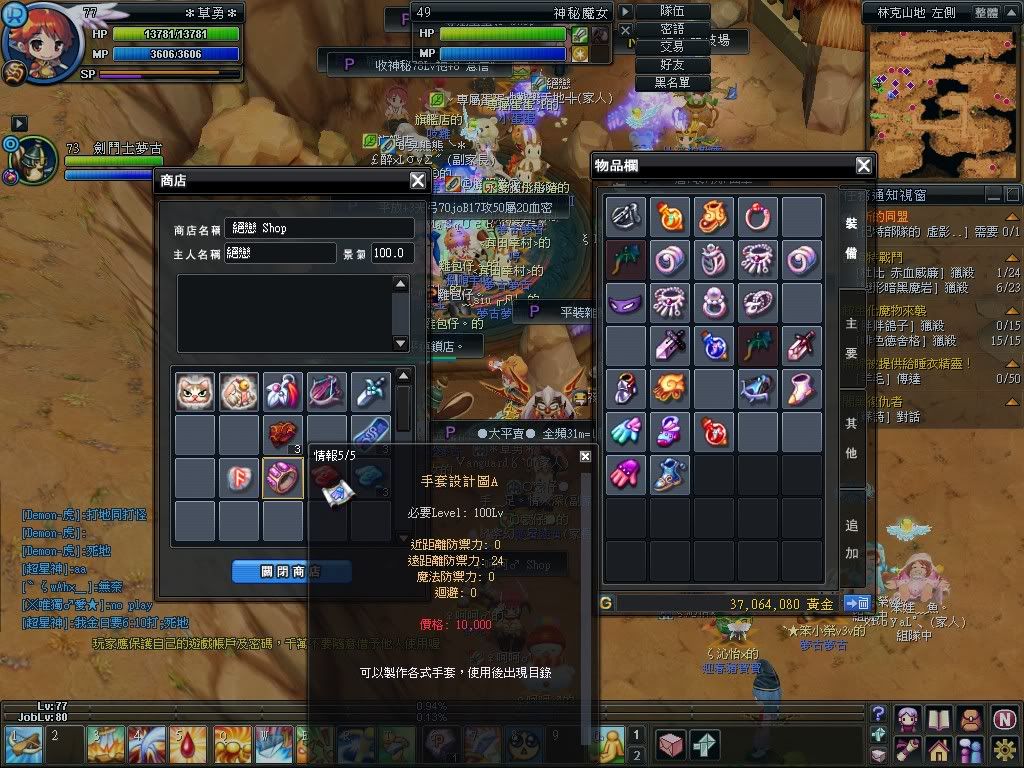Pick the red rune stone in shop
The image size is (1024, 768).
(239, 478)
